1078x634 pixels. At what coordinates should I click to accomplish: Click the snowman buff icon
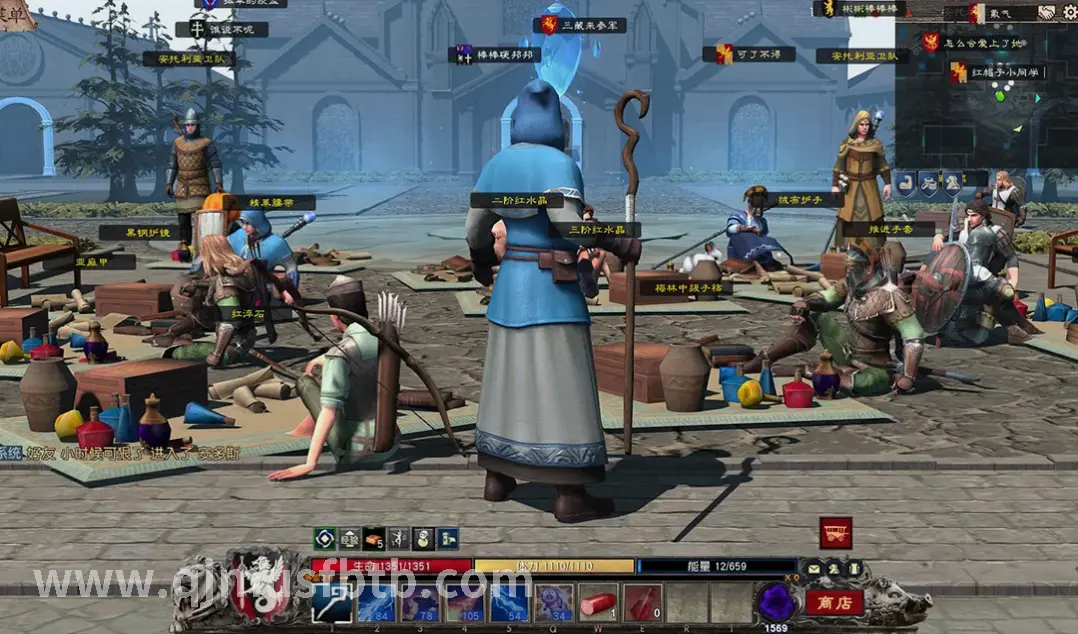click(423, 539)
